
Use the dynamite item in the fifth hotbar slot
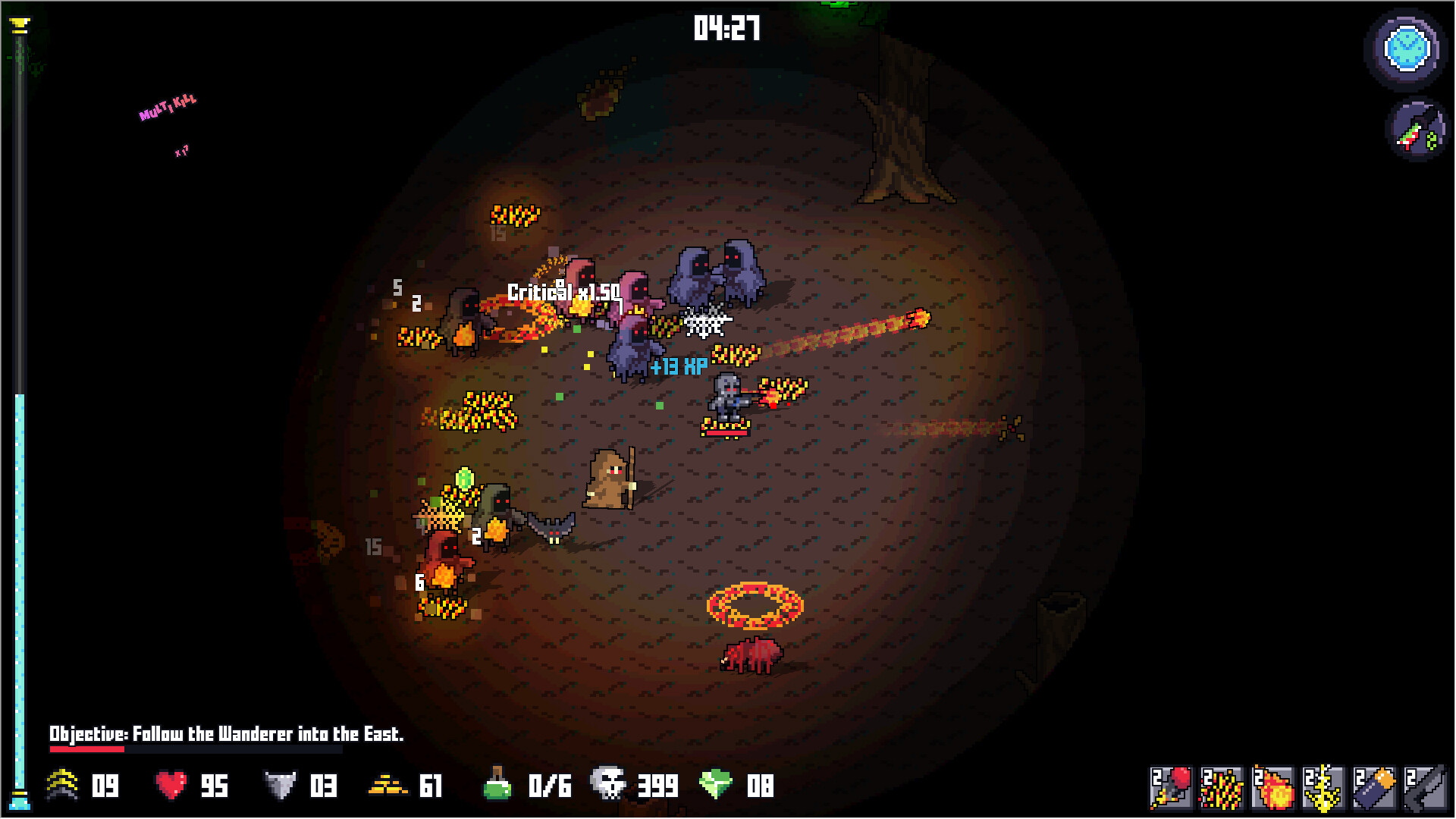1375,789
